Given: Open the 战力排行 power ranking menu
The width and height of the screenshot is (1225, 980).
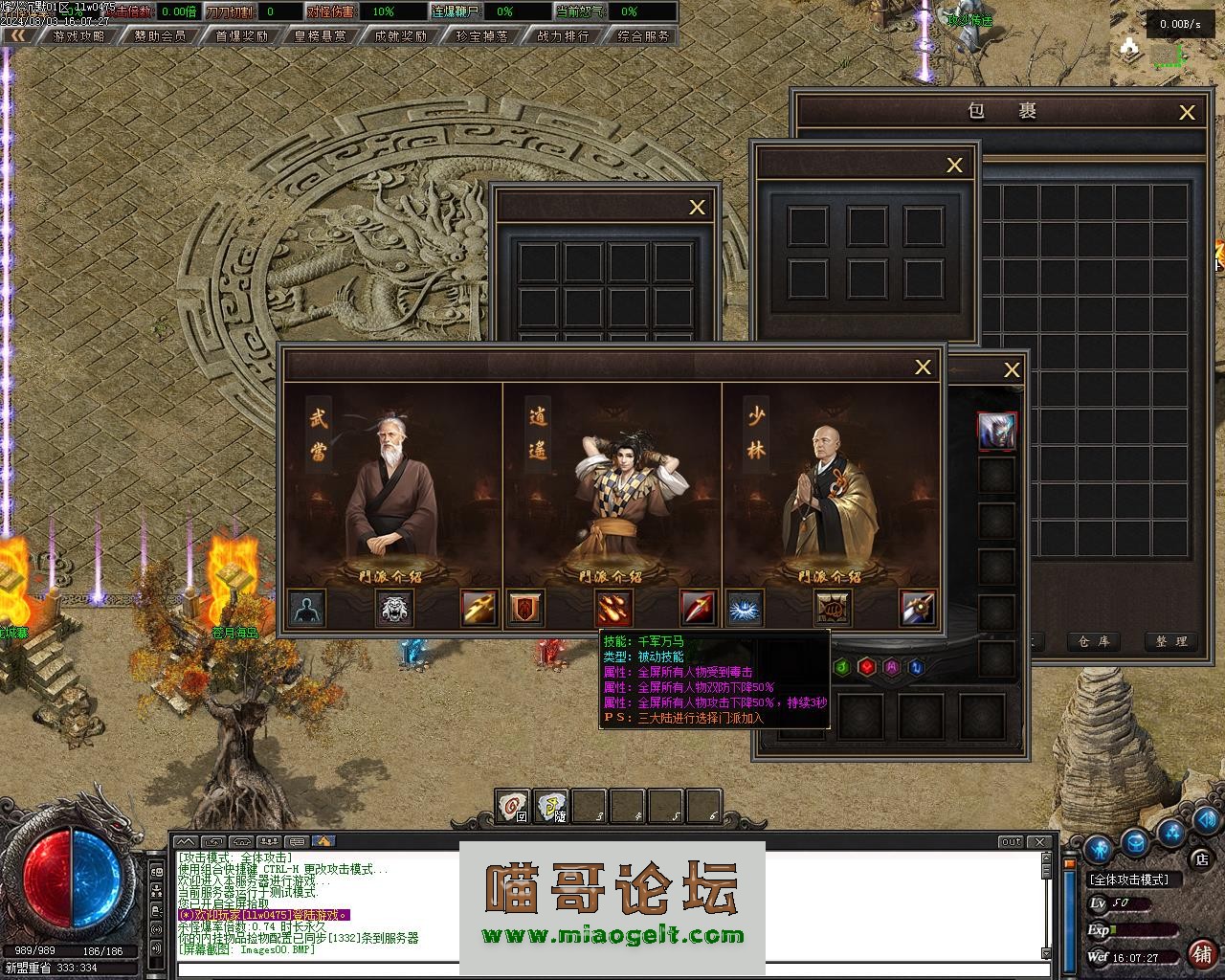Looking at the screenshot, I should coord(563,35).
